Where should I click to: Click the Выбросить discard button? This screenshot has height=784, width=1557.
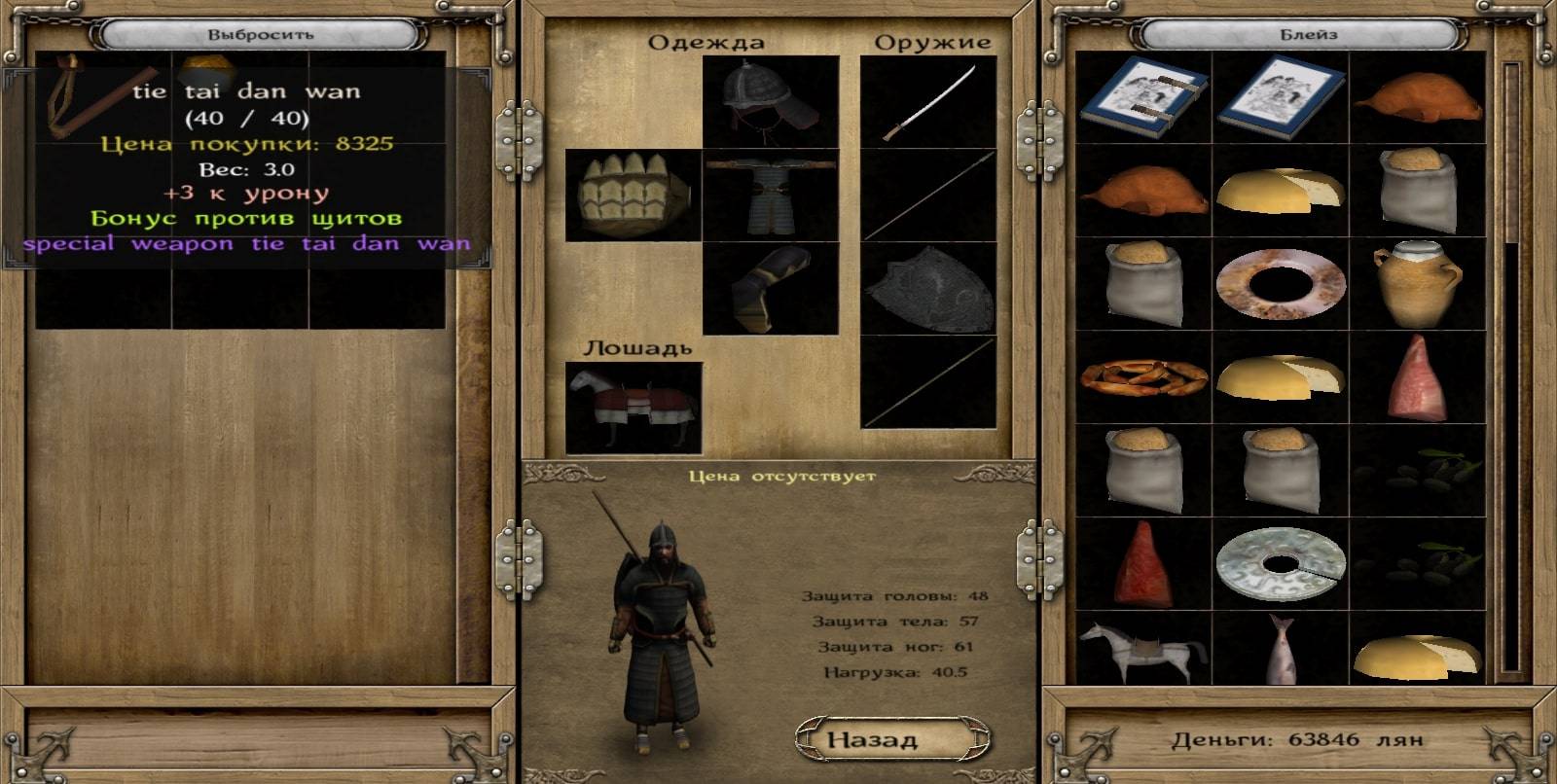[x=260, y=35]
